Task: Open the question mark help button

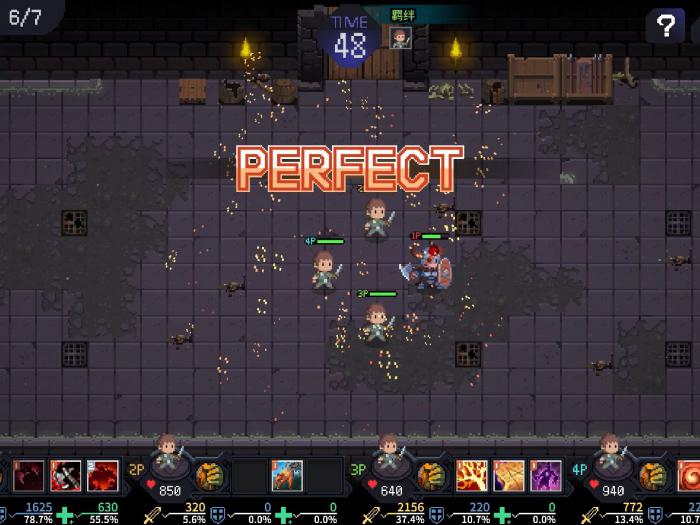Action: pos(664,26)
